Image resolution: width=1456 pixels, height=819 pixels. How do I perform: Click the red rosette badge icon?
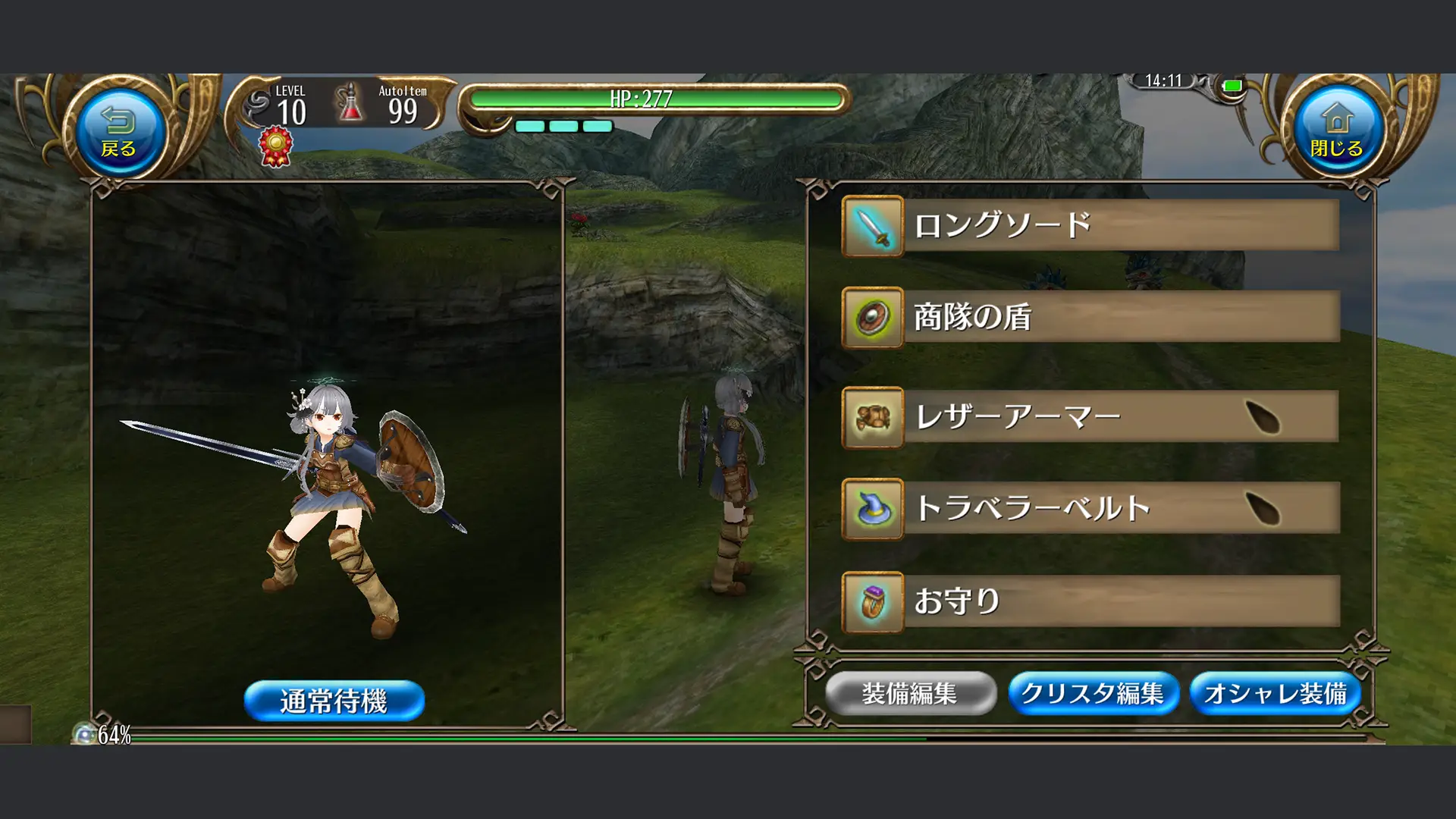(x=276, y=146)
